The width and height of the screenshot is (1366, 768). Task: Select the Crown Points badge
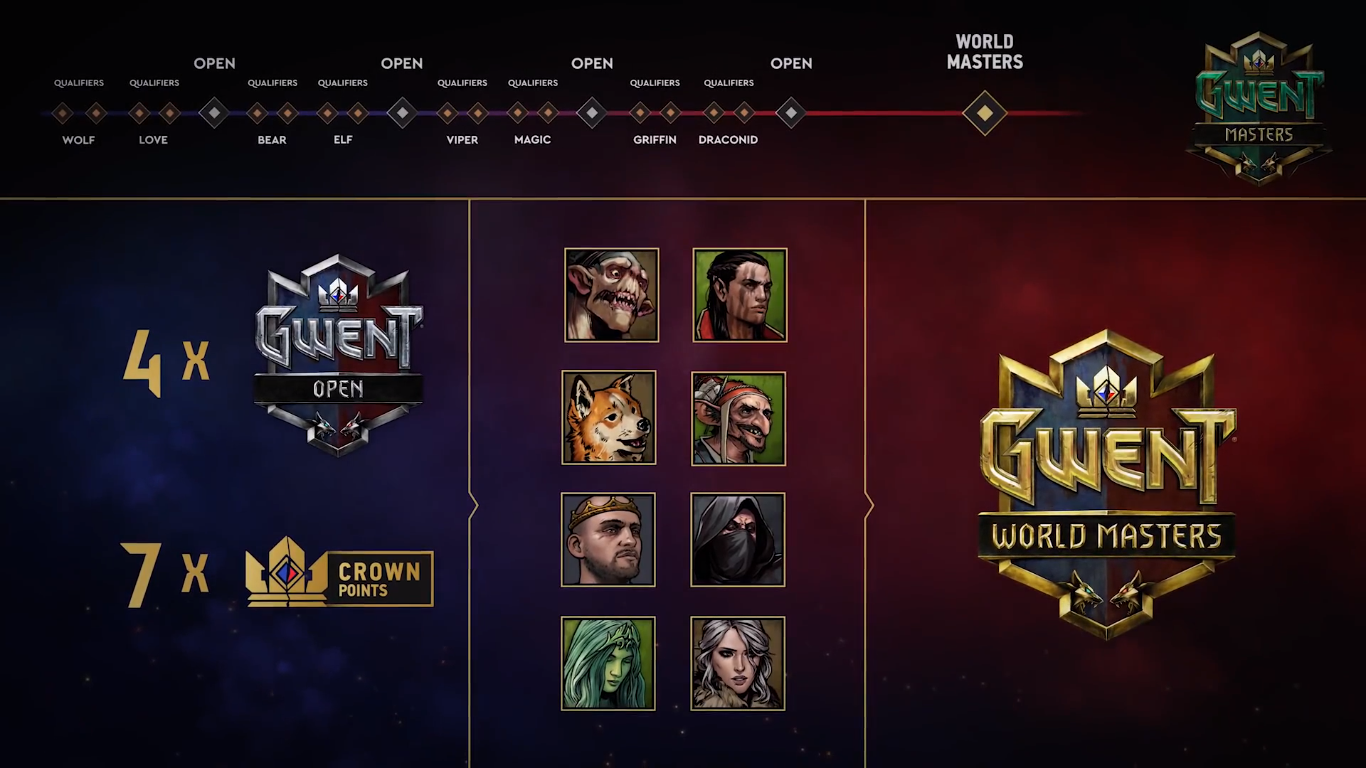click(339, 577)
